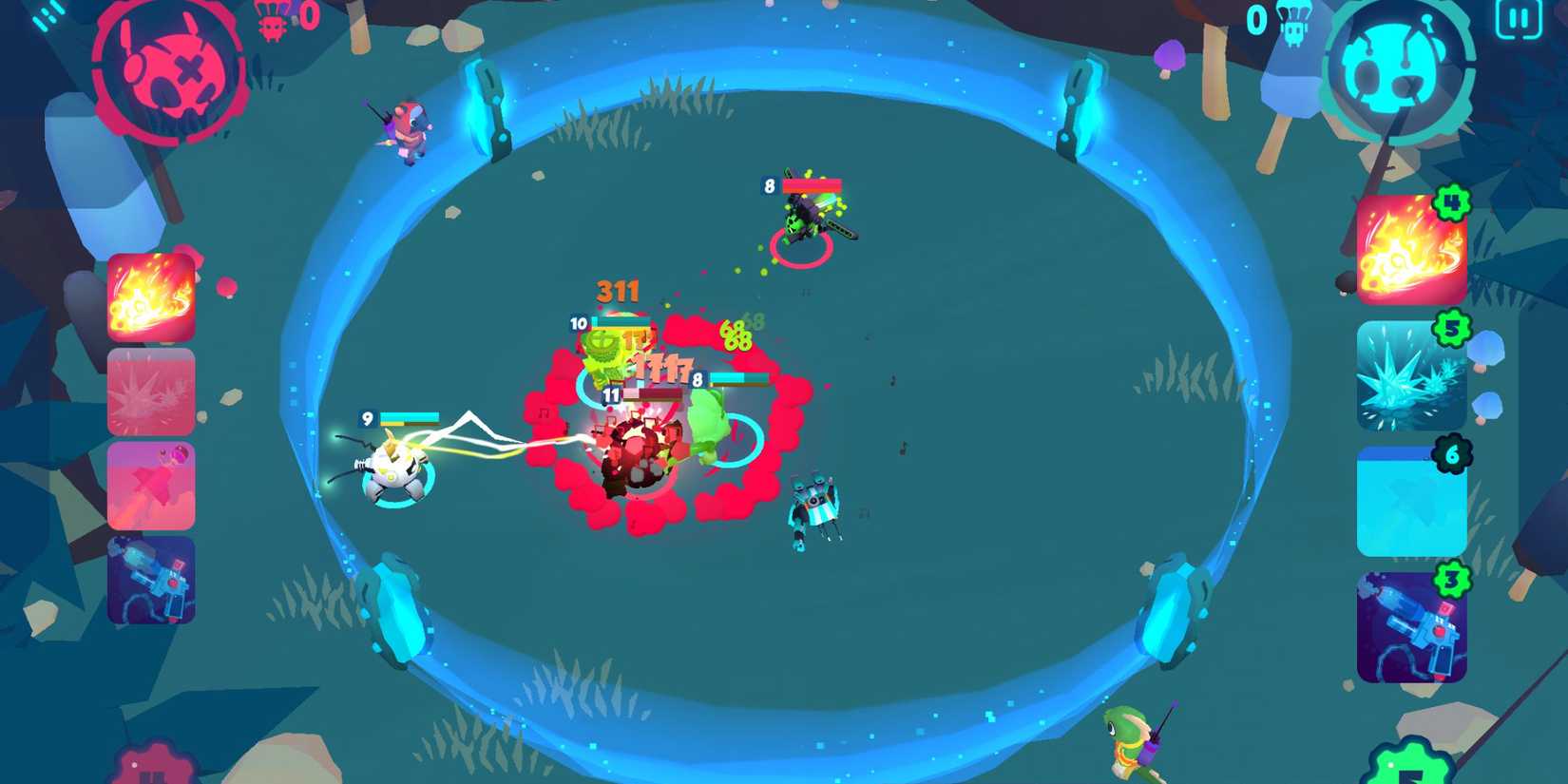This screenshot has width=1568, height=784.
Task: Select the ray gun card at left panel bottom
Action: click(151, 580)
